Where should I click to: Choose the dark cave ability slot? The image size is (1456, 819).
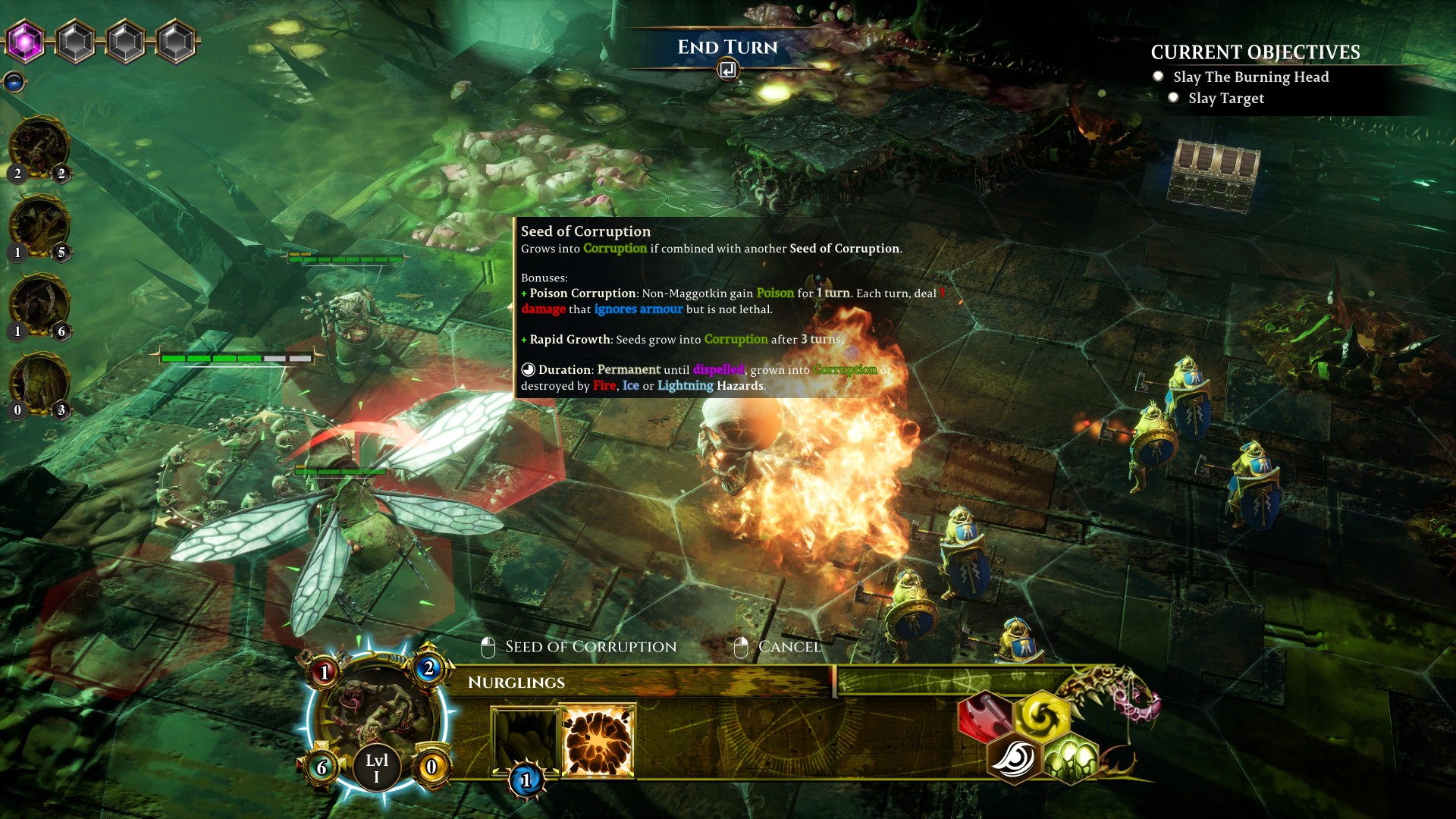tap(525, 739)
